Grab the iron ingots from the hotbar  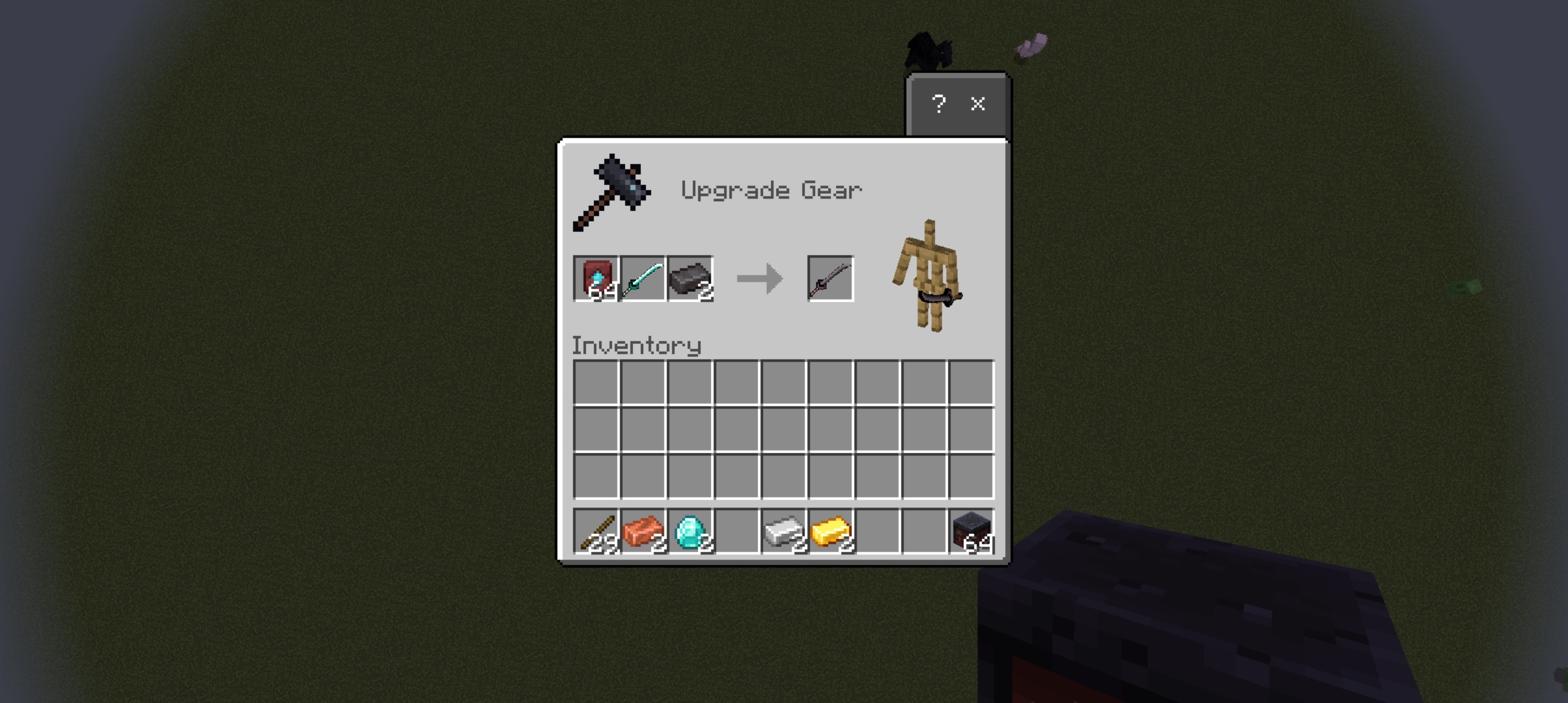click(x=783, y=532)
